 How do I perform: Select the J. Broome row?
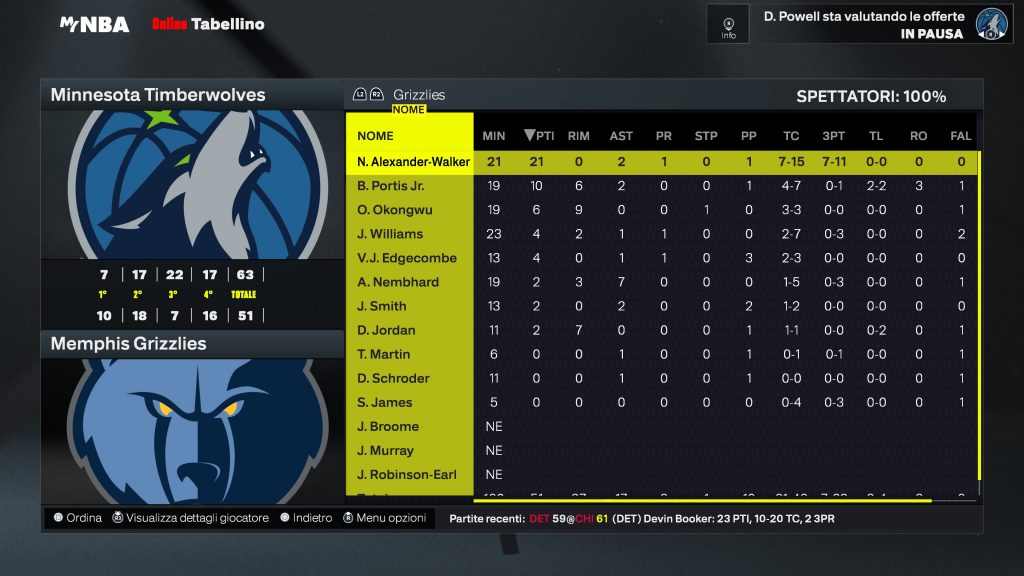click(388, 426)
